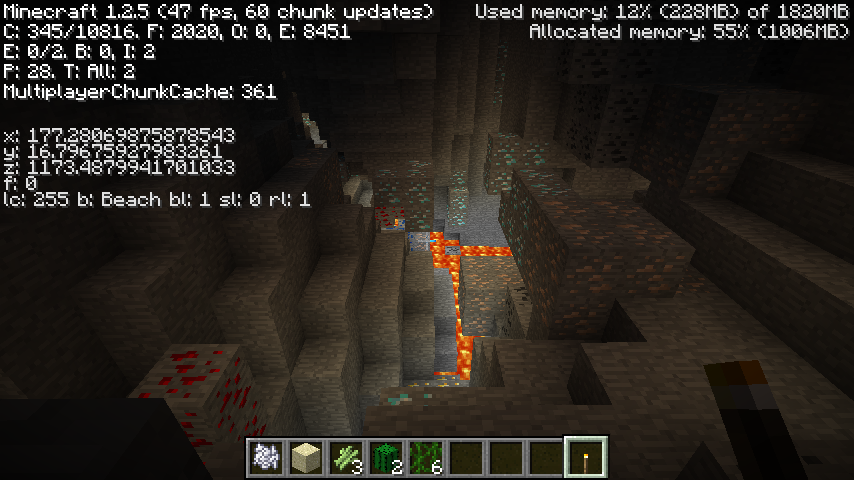
Task: Choose the sandstone block slot
Action: coord(306,458)
